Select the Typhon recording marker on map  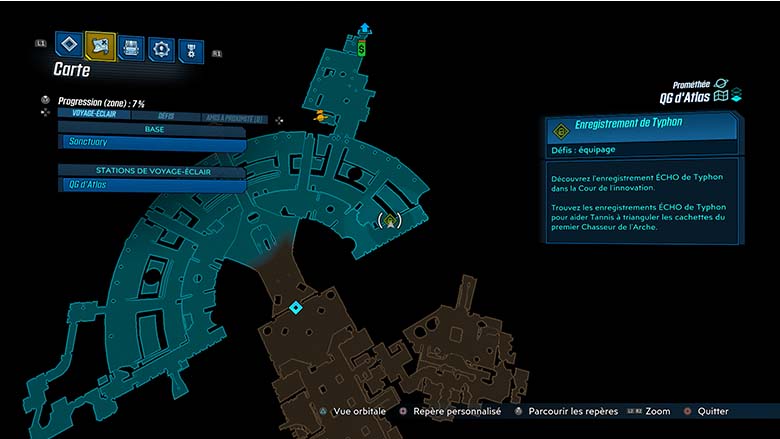[x=387, y=220]
